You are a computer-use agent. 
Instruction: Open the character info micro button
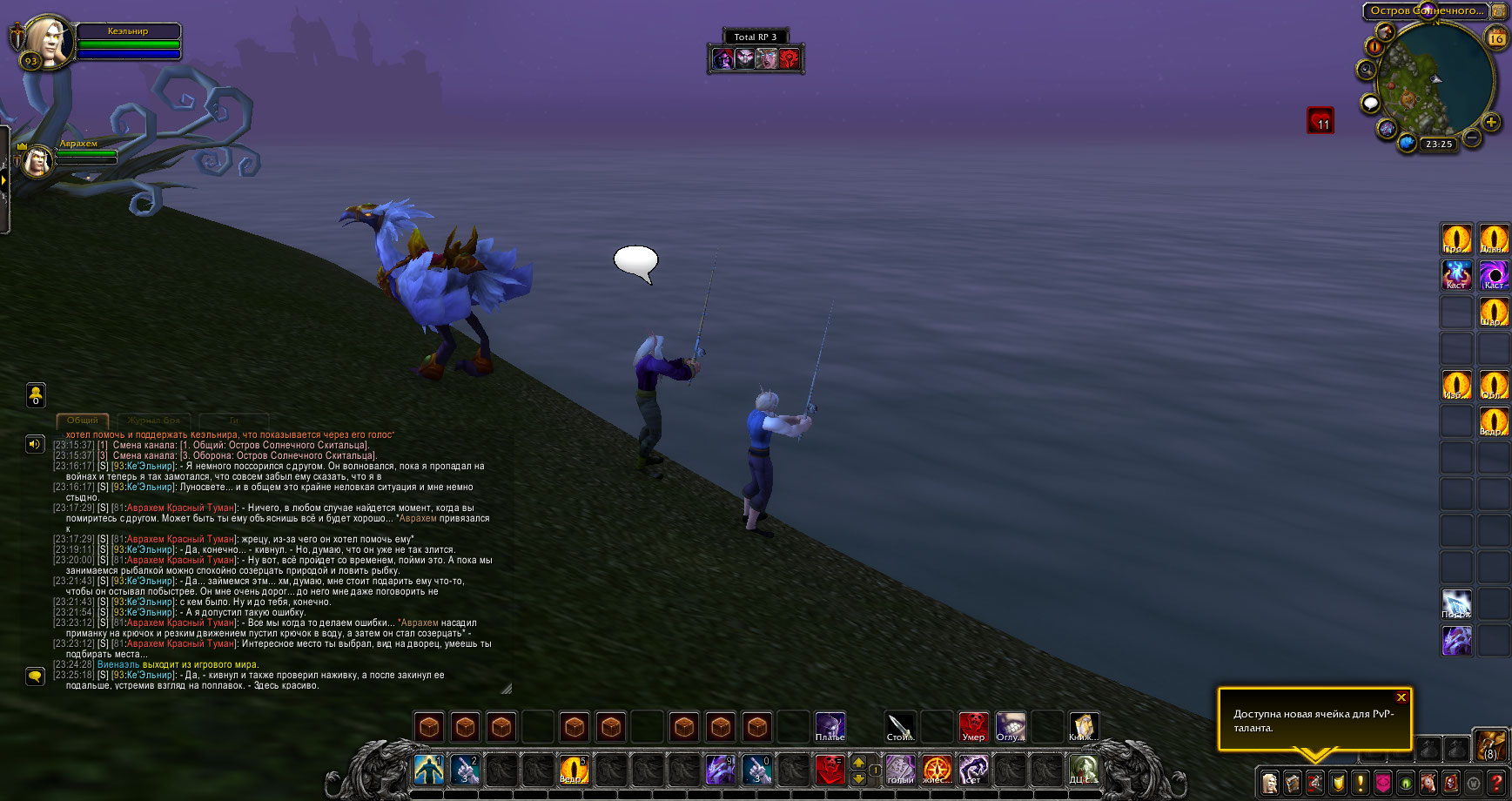[1270, 783]
